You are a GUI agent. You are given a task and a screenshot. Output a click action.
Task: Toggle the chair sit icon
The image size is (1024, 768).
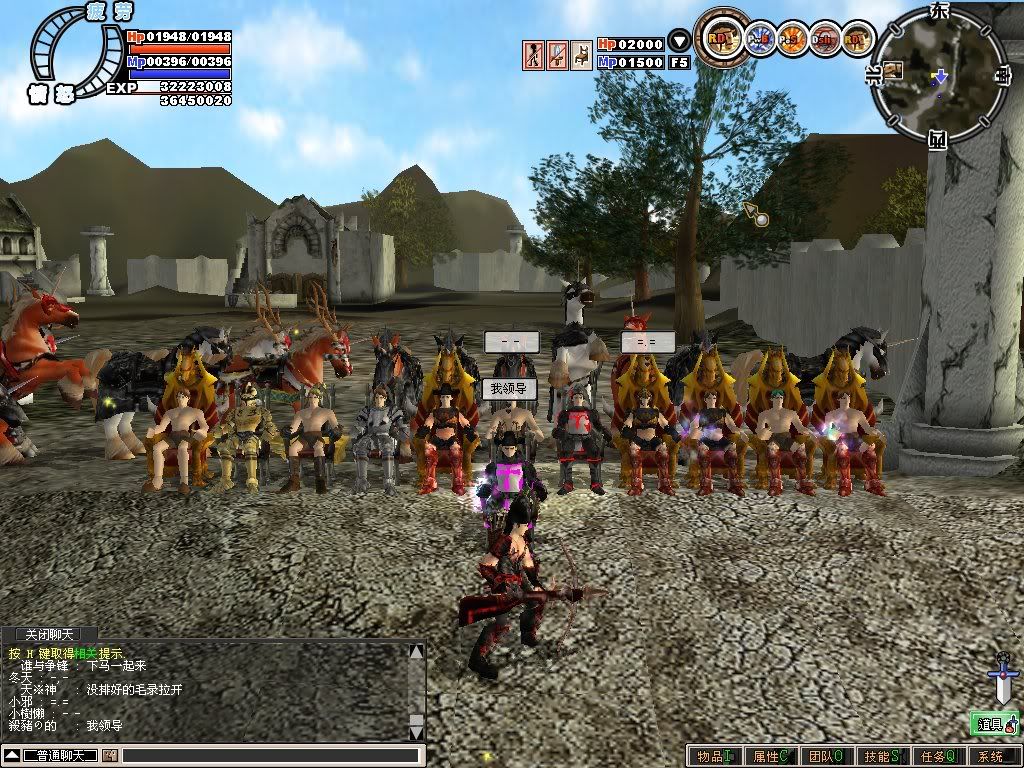tap(580, 55)
